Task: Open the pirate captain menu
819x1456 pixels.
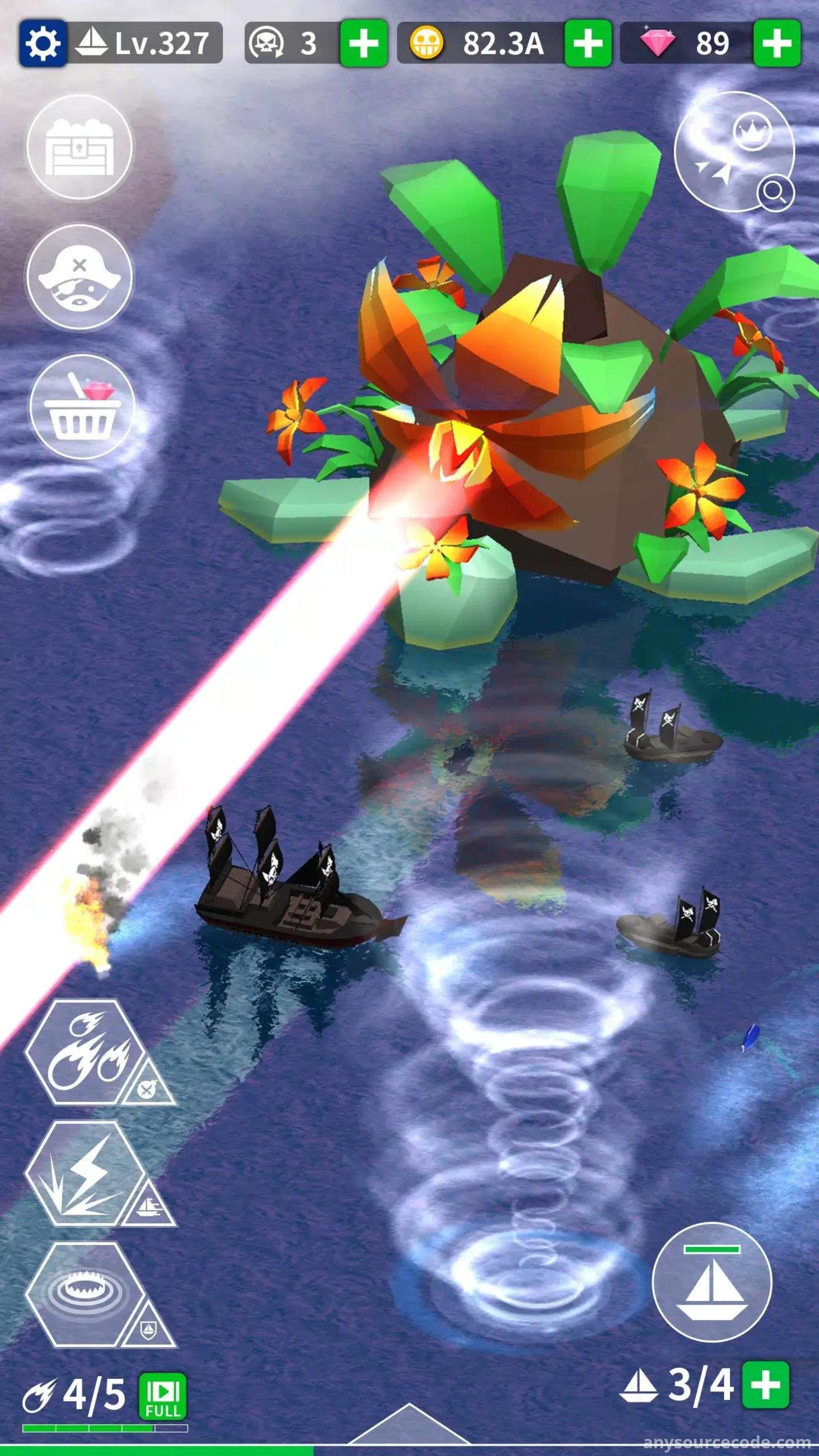Action: click(x=80, y=277)
